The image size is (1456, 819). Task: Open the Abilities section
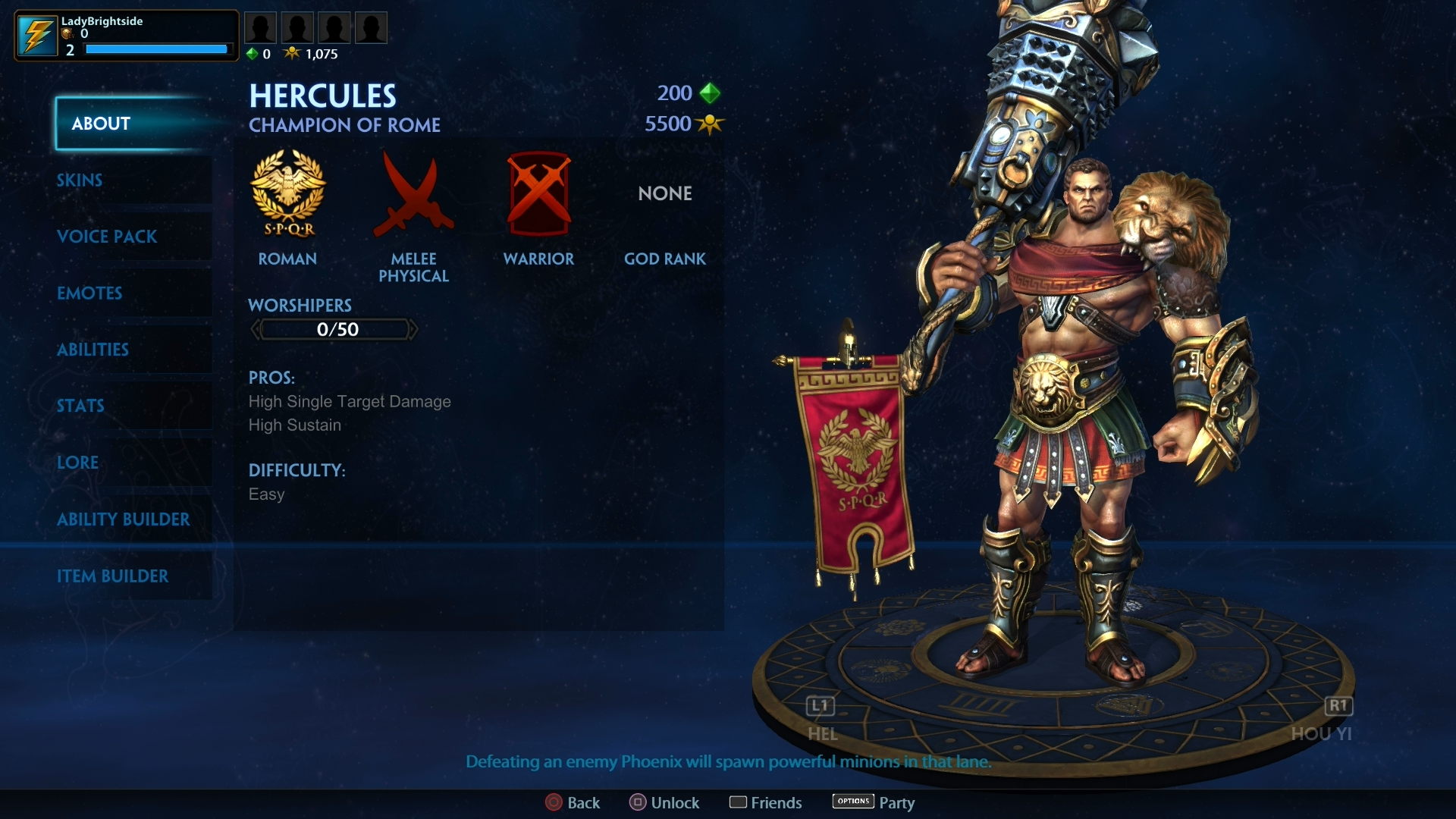93,350
